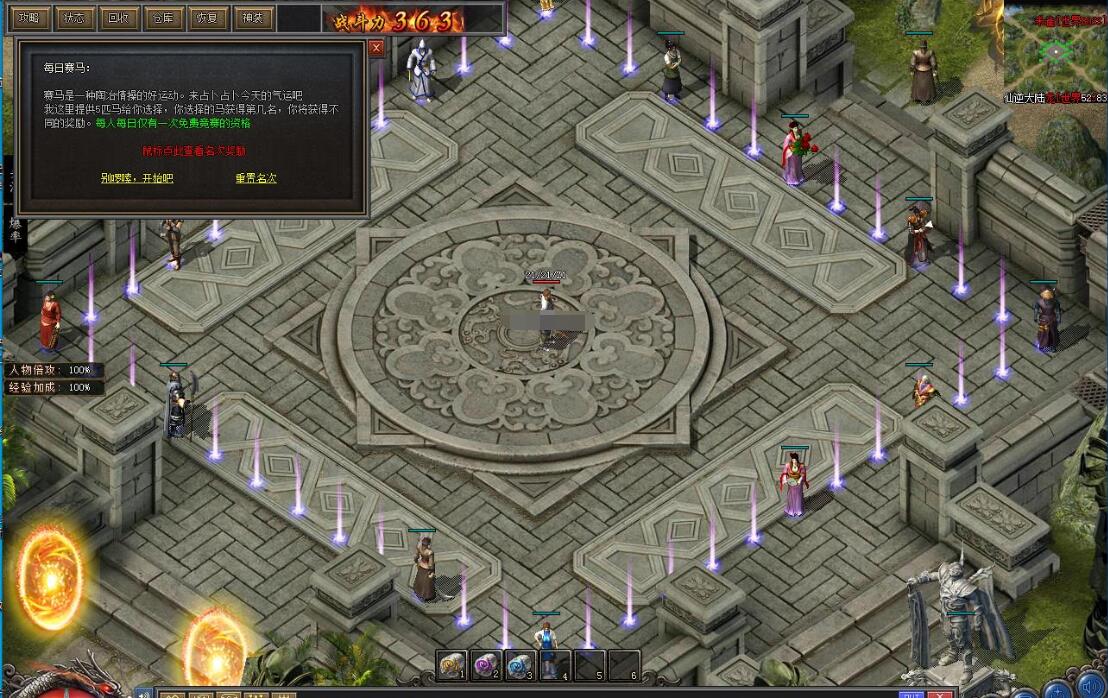
Task: Use the blue scroll in hotbar slot 3
Action: (x=521, y=665)
